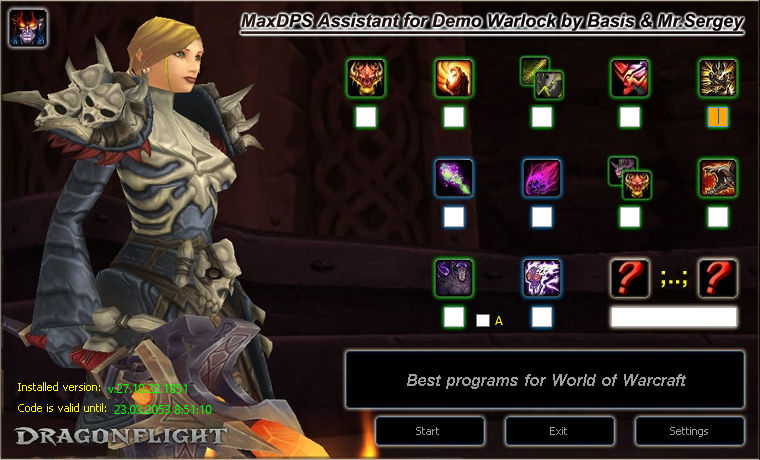Click the Start button

[x=430, y=431]
